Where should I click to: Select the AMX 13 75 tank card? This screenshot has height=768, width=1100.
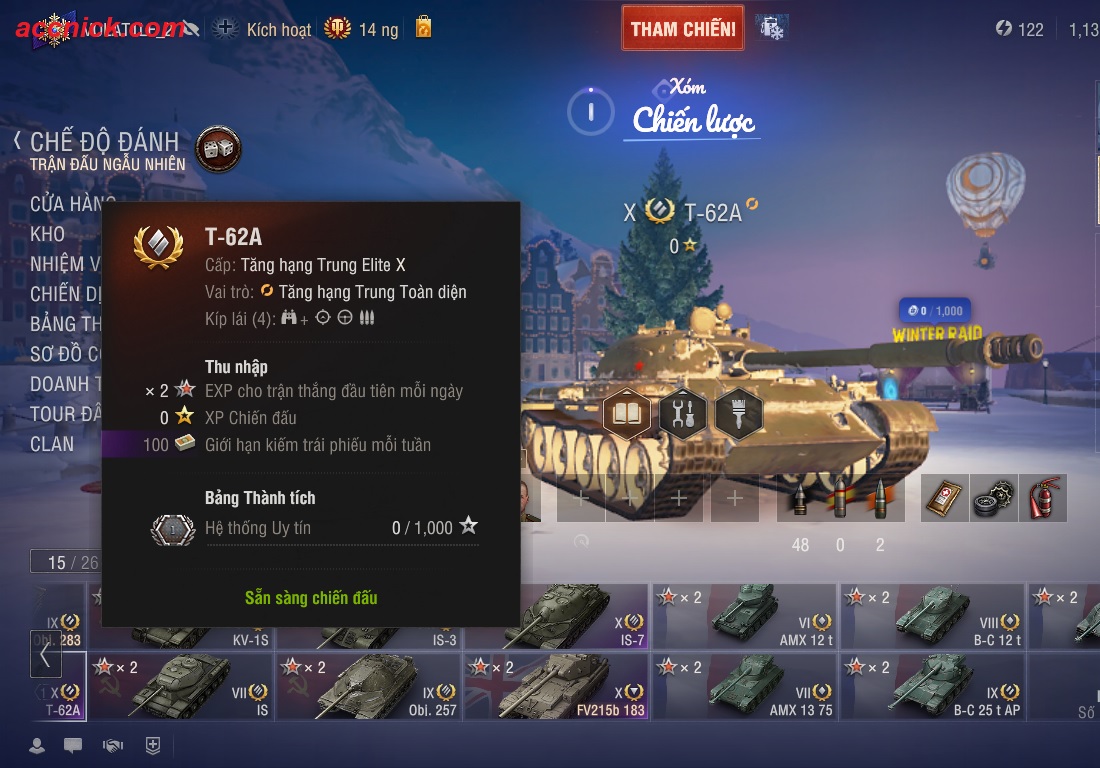[745, 686]
